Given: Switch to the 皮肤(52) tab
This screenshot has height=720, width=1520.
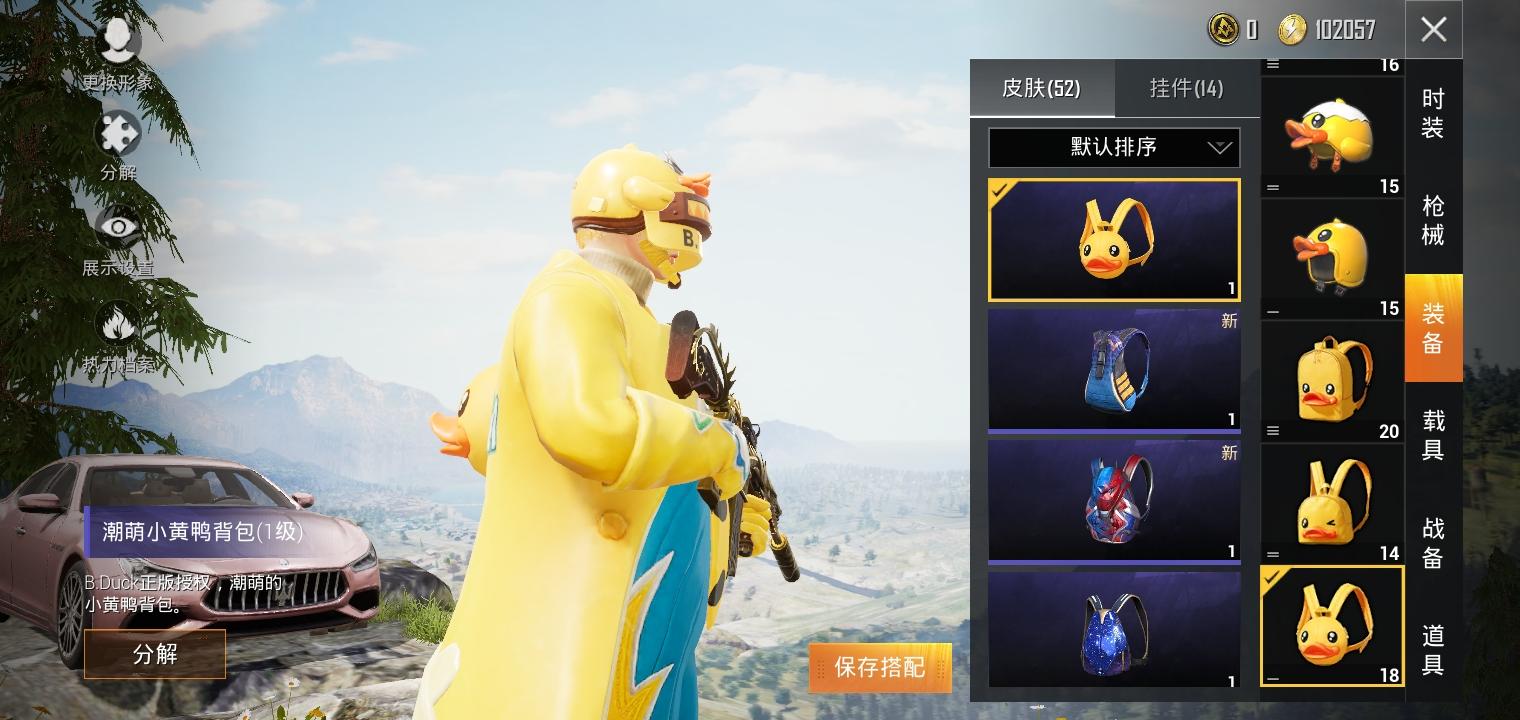Looking at the screenshot, I should [x=1042, y=88].
